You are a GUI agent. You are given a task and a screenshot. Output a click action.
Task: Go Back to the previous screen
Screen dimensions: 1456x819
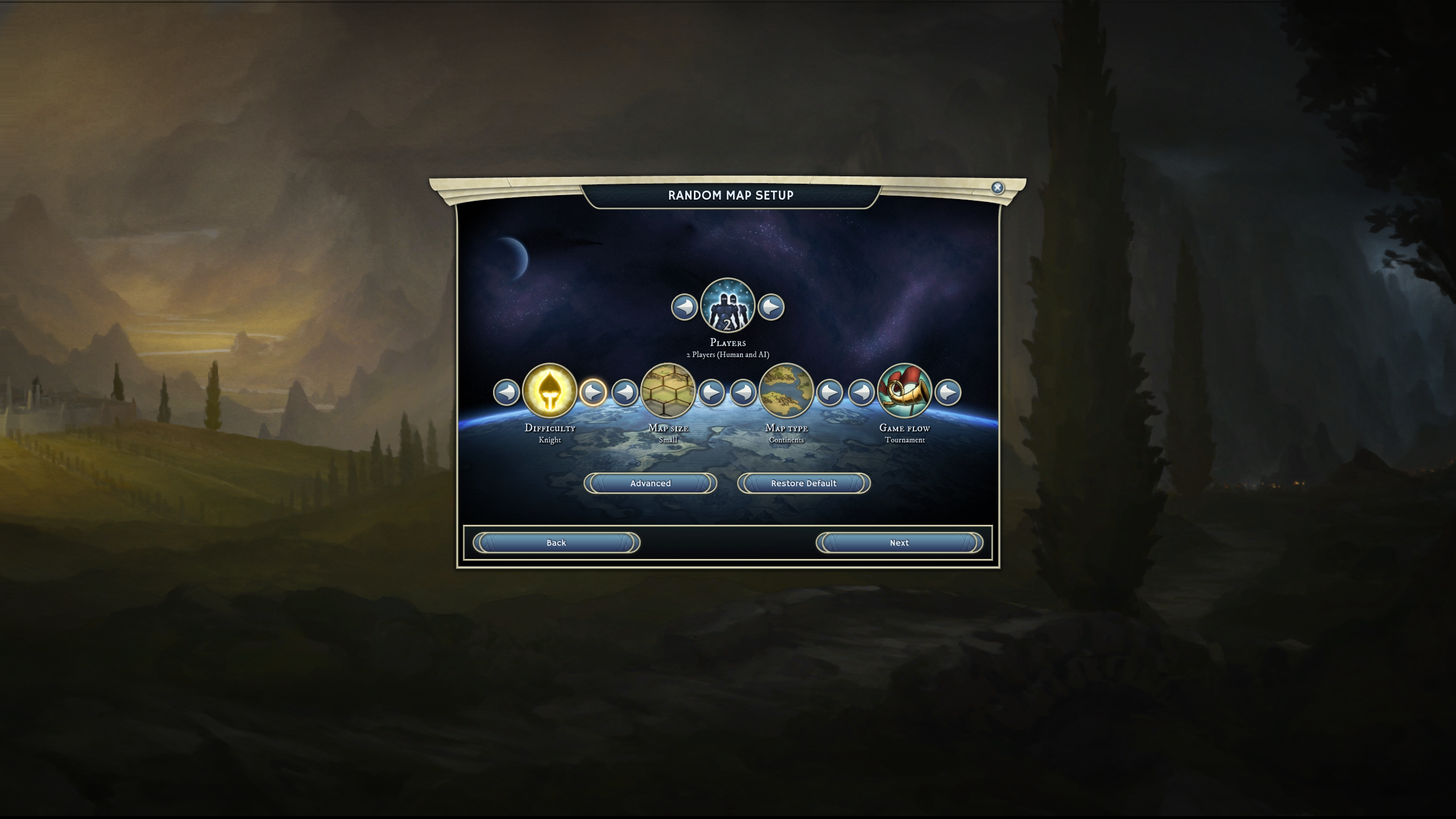(x=556, y=543)
